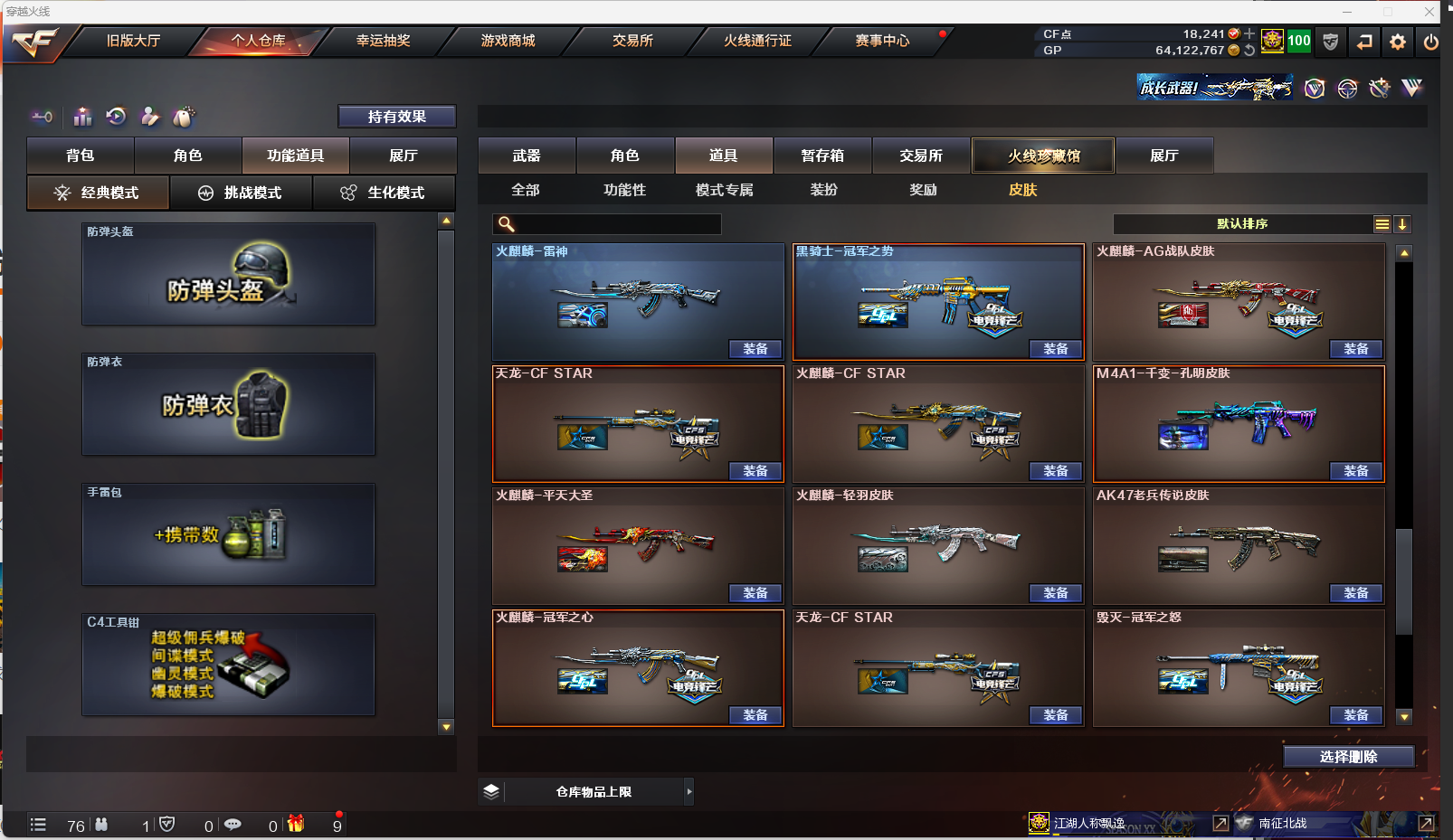
Task: Open the 默认排序 sort dropdown
Action: [1242, 224]
